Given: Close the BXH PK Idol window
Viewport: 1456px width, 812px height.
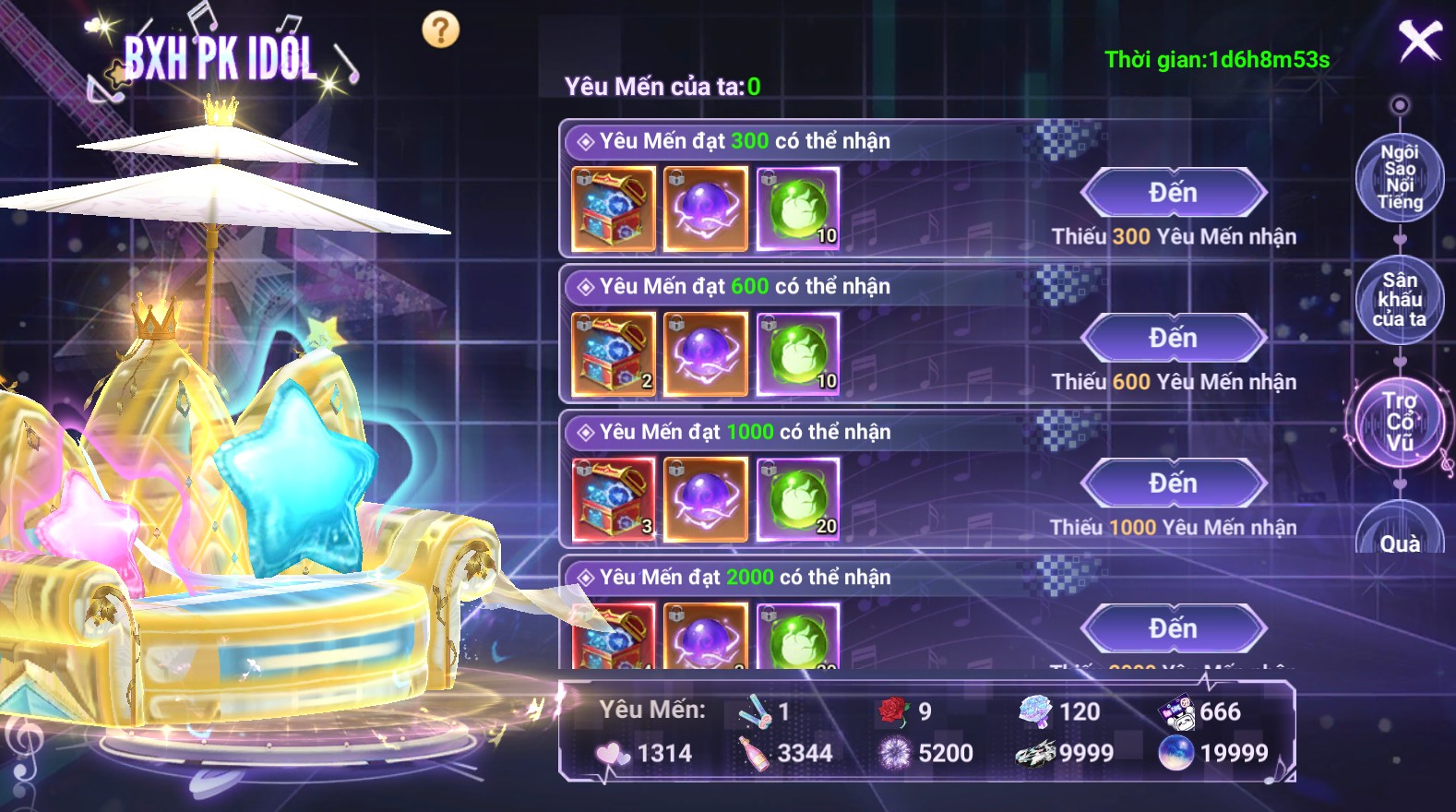Looking at the screenshot, I should click(1419, 41).
